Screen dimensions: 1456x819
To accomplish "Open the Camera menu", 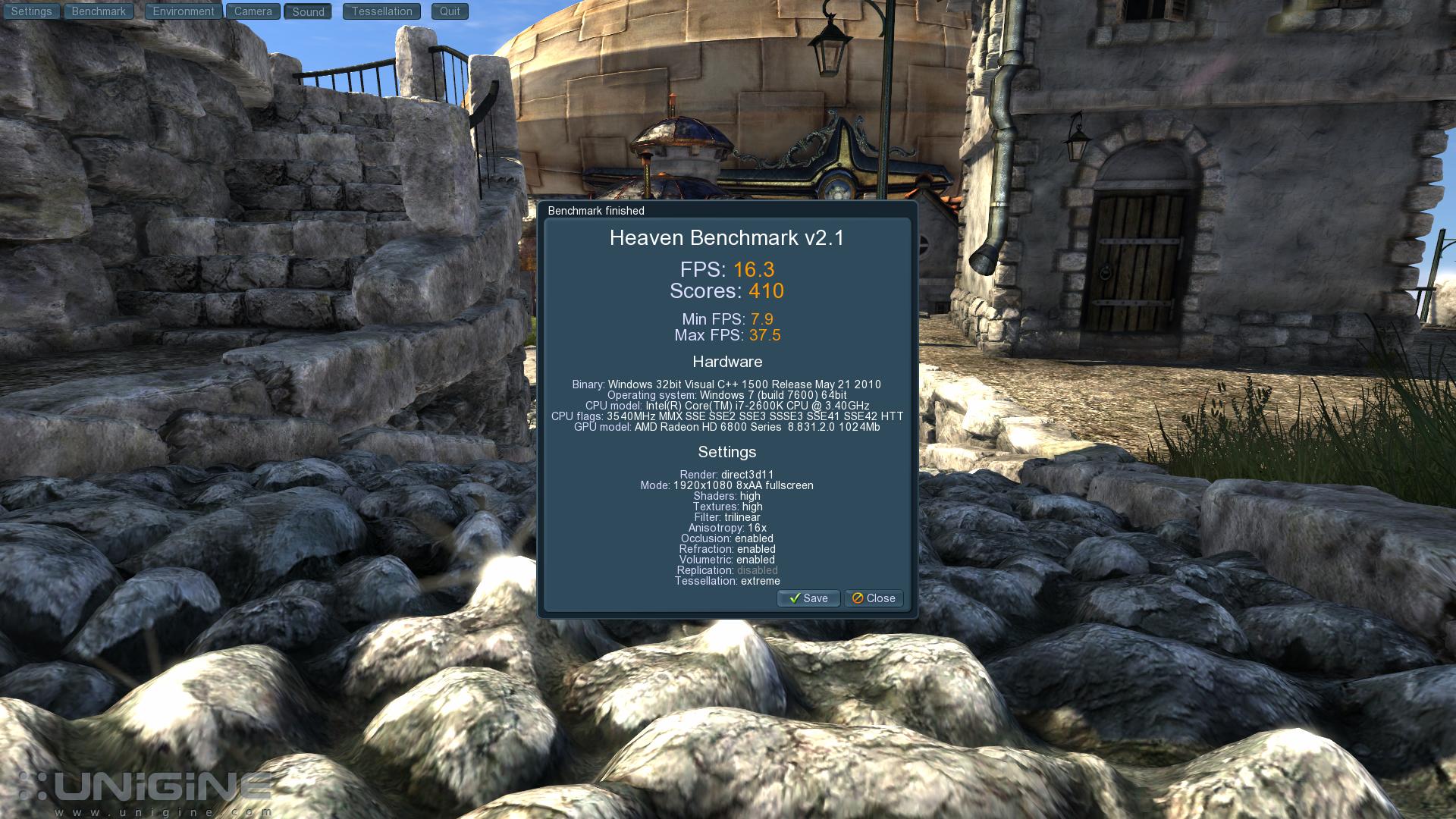I will [x=253, y=11].
